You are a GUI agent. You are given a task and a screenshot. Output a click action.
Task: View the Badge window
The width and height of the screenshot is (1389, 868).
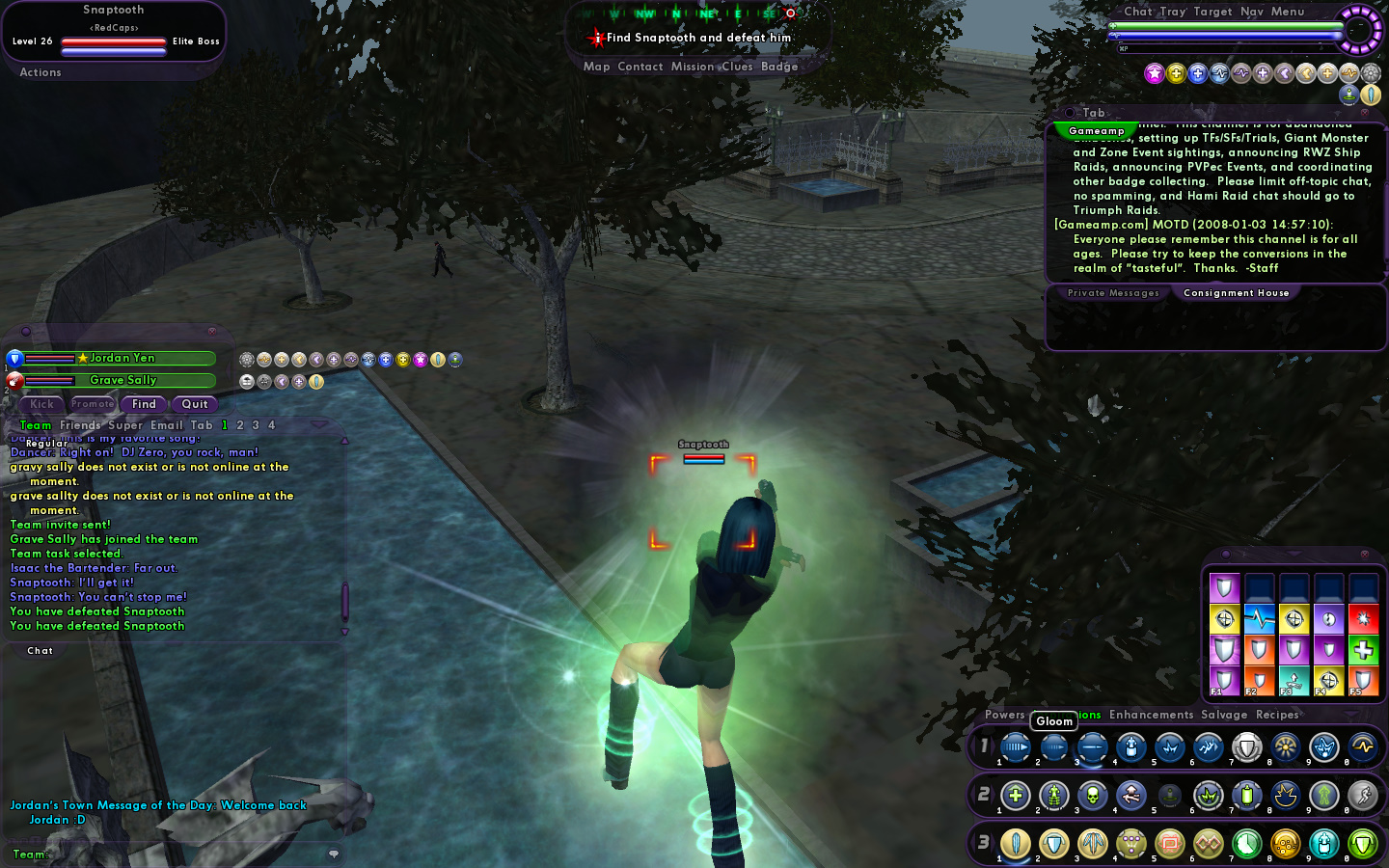pos(779,67)
